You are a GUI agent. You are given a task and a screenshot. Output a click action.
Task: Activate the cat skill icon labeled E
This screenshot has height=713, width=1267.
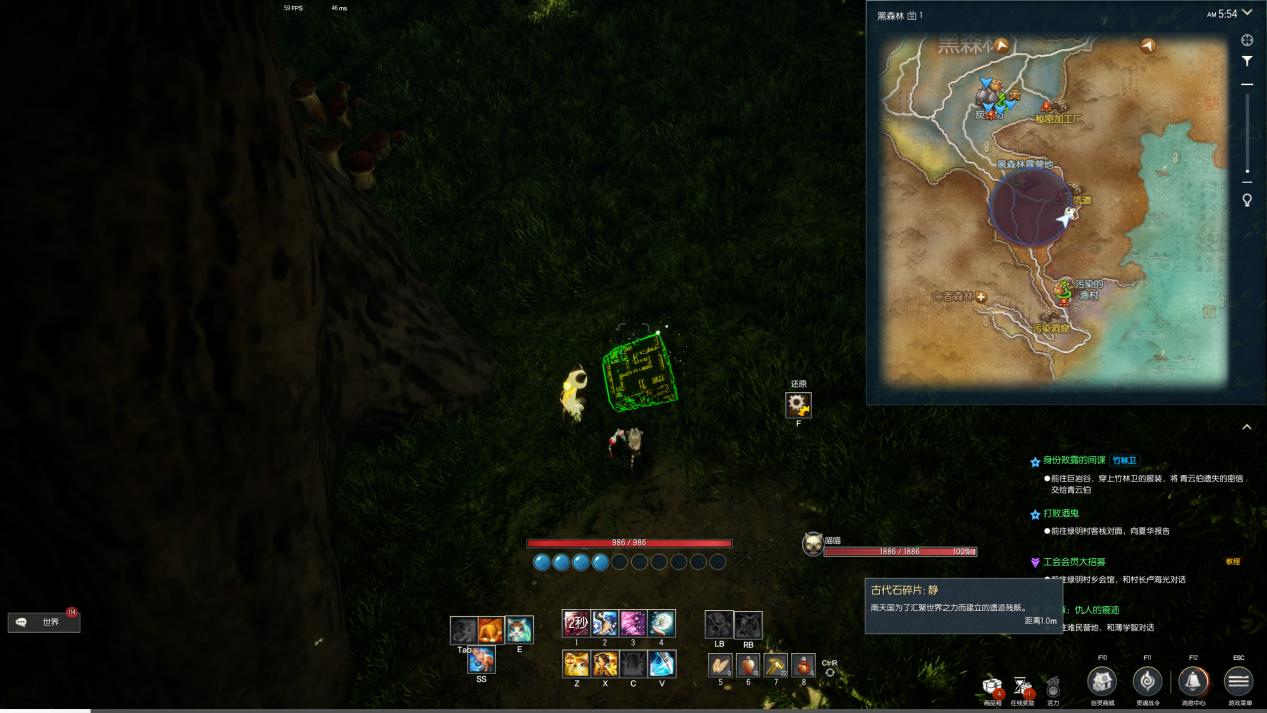pyautogui.click(x=519, y=629)
